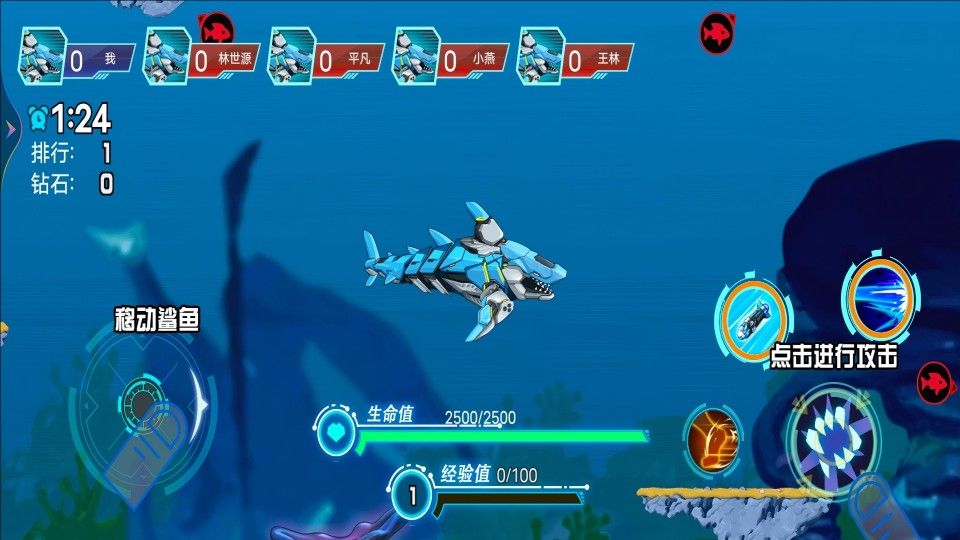Tap the shark jaws bite attack button
Image resolution: width=960 pixels, height=540 pixels.
pos(832,440)
